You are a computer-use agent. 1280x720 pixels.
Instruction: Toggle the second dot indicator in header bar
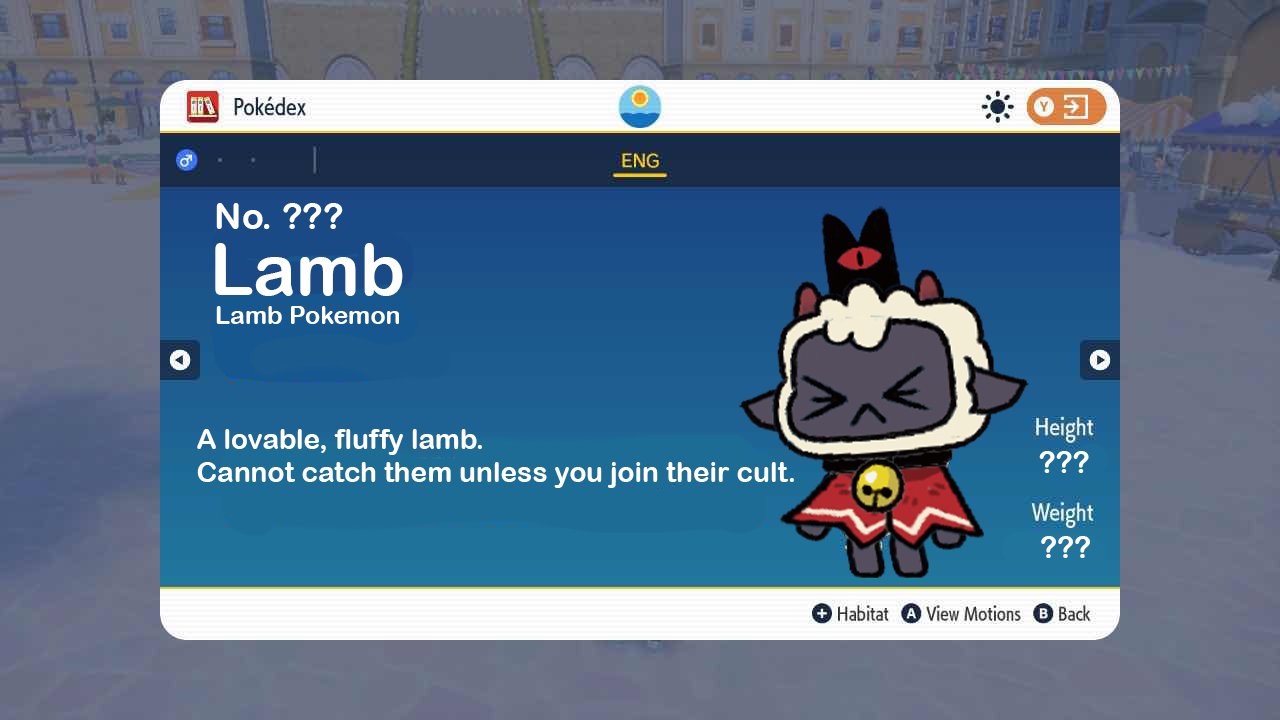point(253,159)
